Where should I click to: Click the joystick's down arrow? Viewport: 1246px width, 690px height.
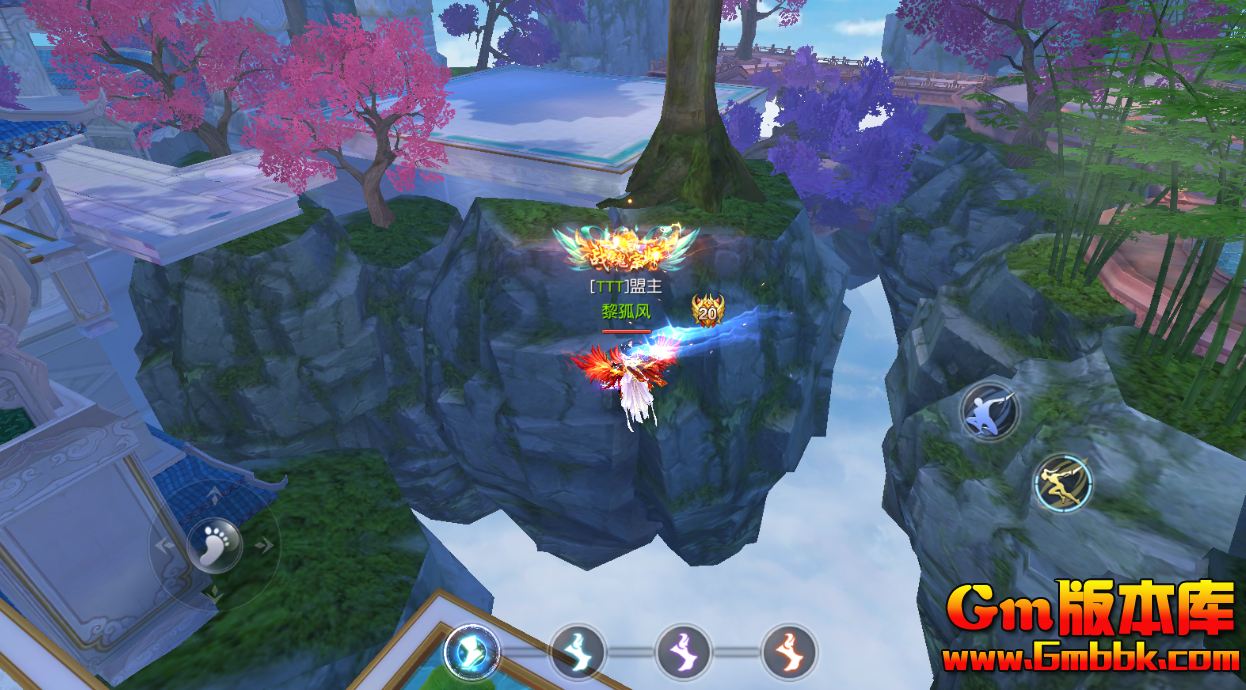214,595
